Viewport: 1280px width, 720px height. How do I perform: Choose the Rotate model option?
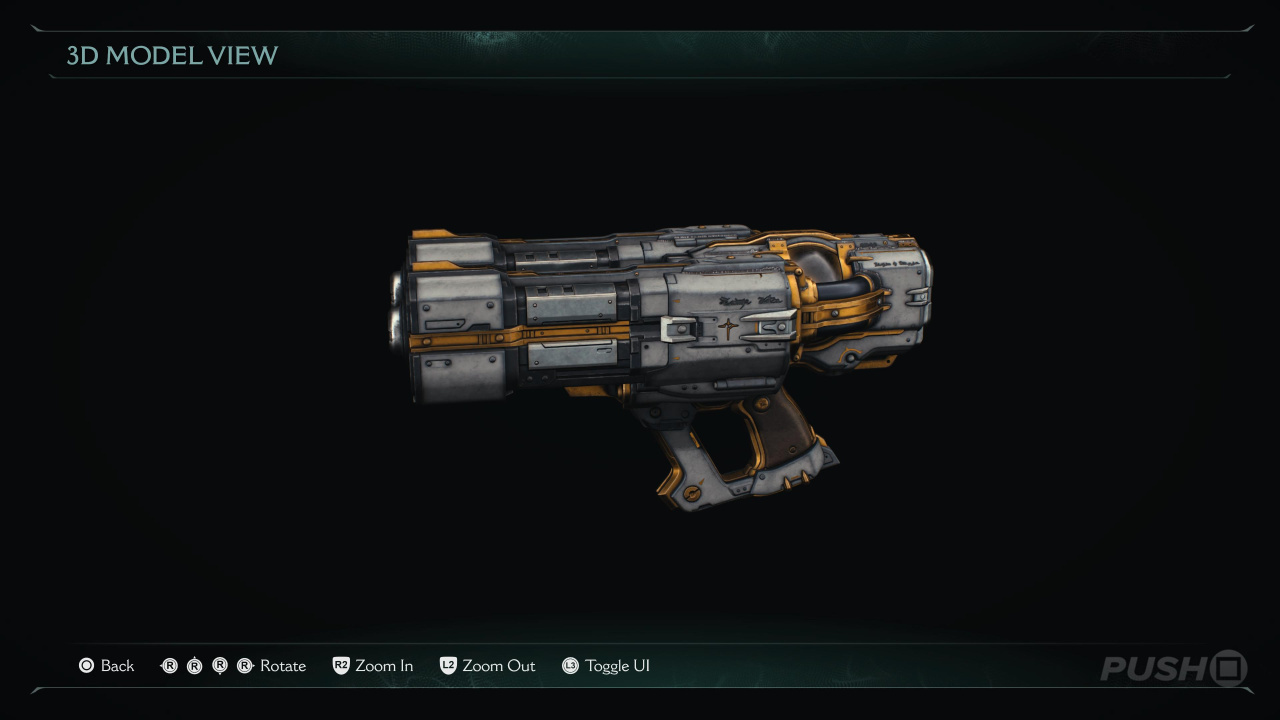point(234,666)
